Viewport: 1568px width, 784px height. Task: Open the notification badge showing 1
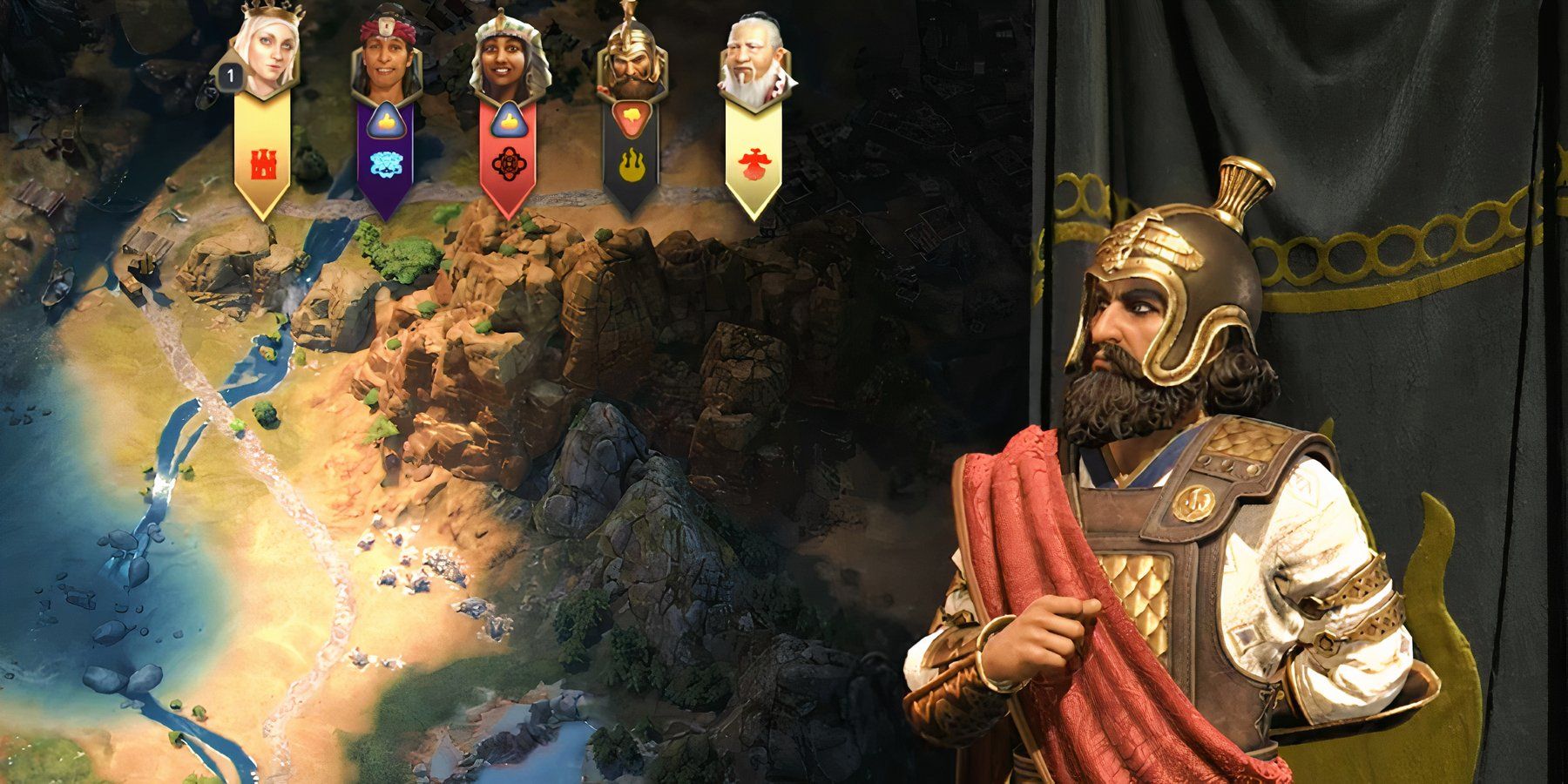229,77
